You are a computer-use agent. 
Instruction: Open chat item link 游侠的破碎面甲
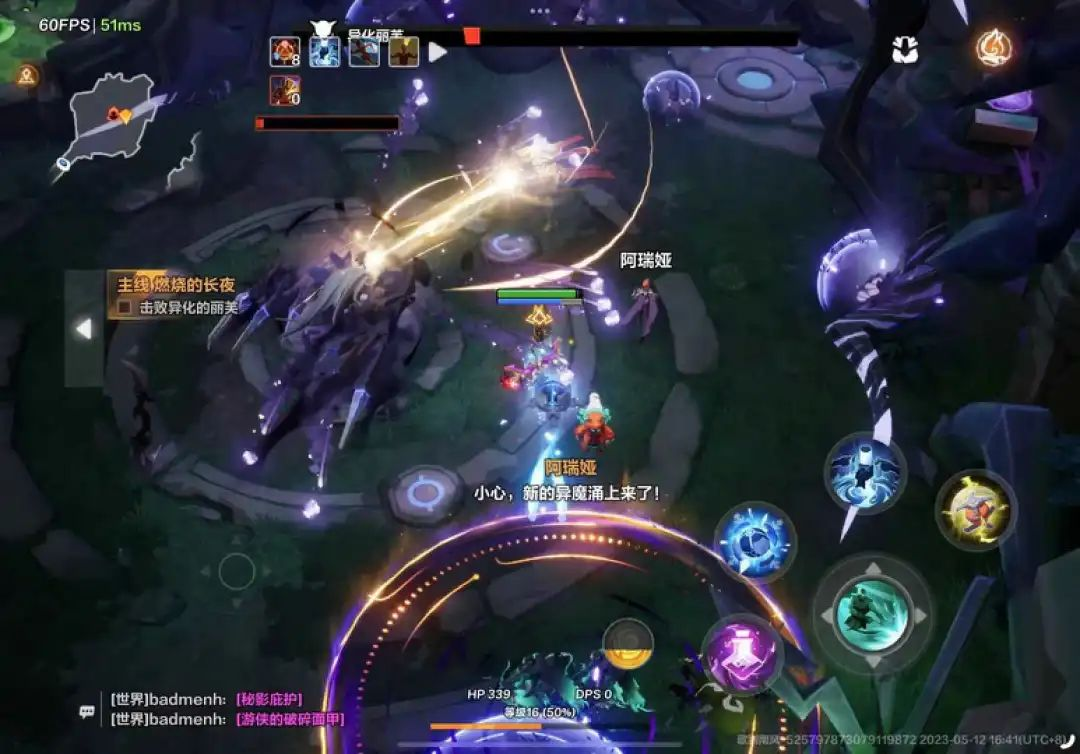289,719
